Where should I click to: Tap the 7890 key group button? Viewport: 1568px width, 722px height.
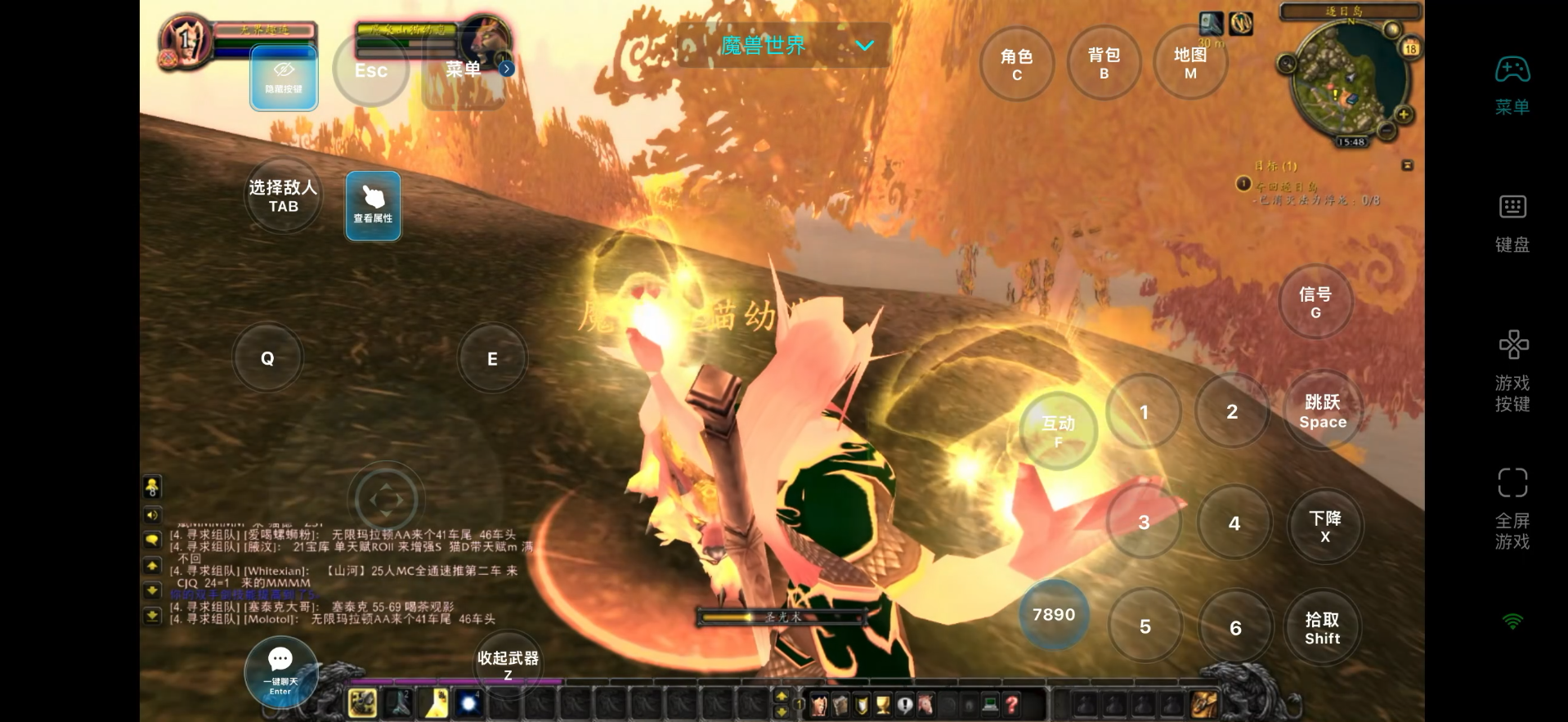coord(1054,615)
